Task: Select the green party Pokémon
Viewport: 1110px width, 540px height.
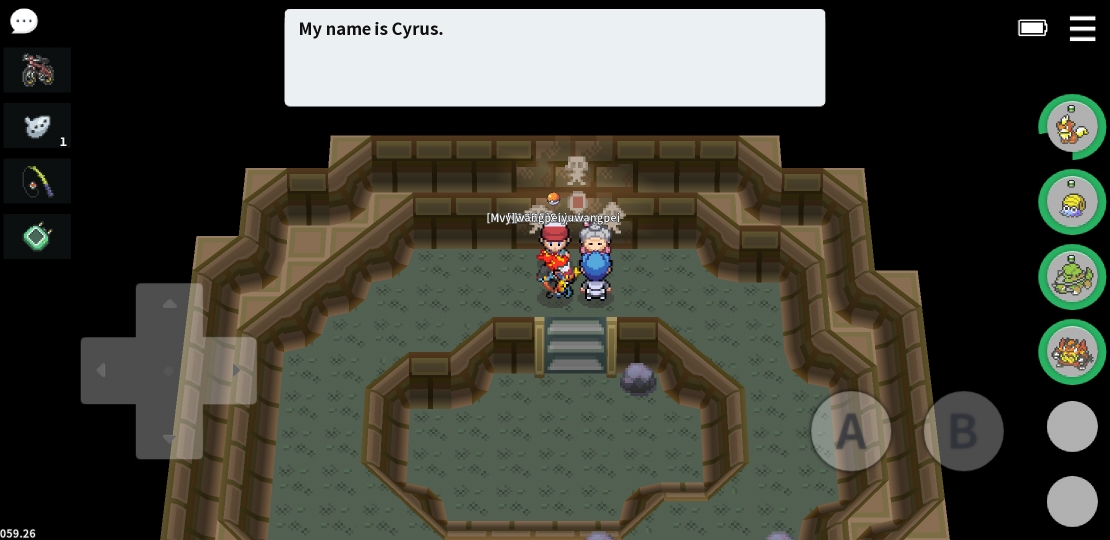Action: pos(1072,277)
